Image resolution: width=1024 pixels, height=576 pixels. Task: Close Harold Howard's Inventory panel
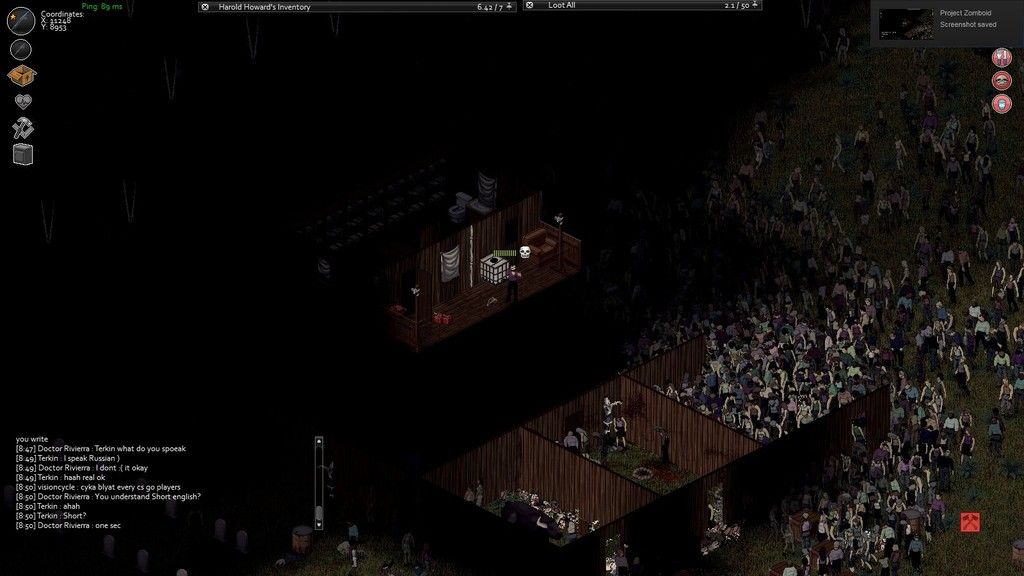(205, 7)
